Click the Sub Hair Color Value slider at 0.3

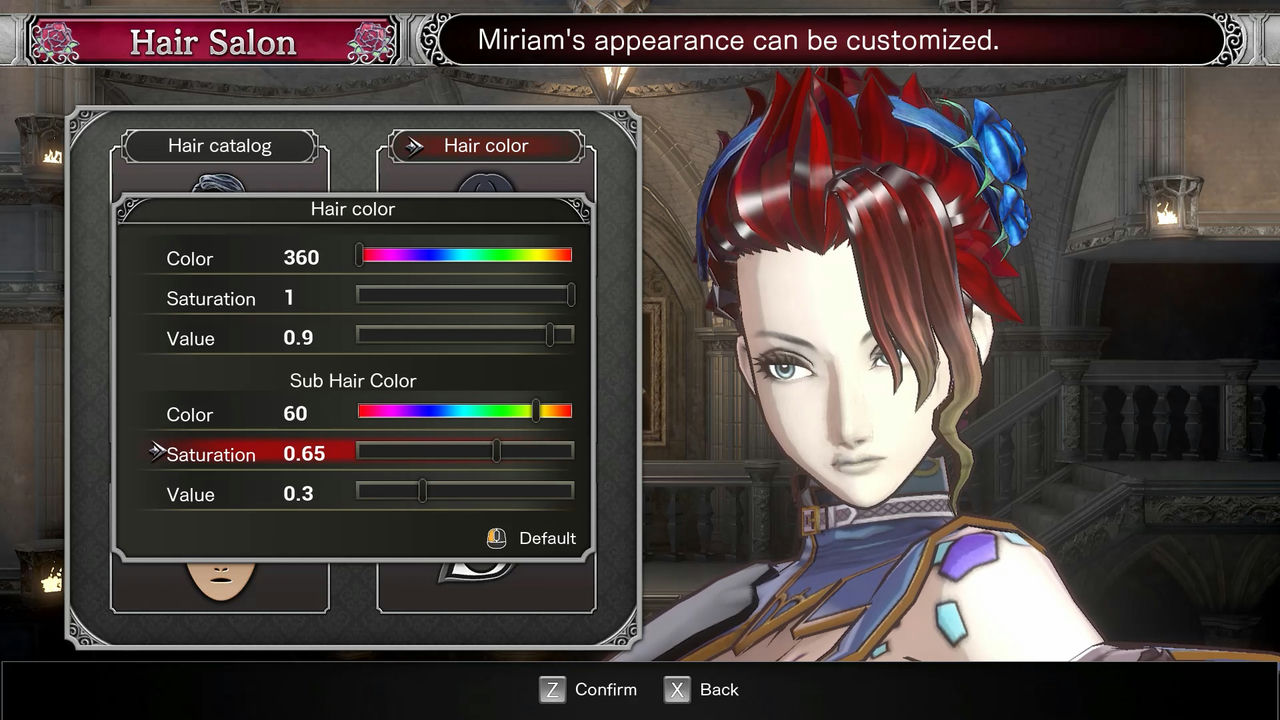pyautogui.click(x=421, y=491)
